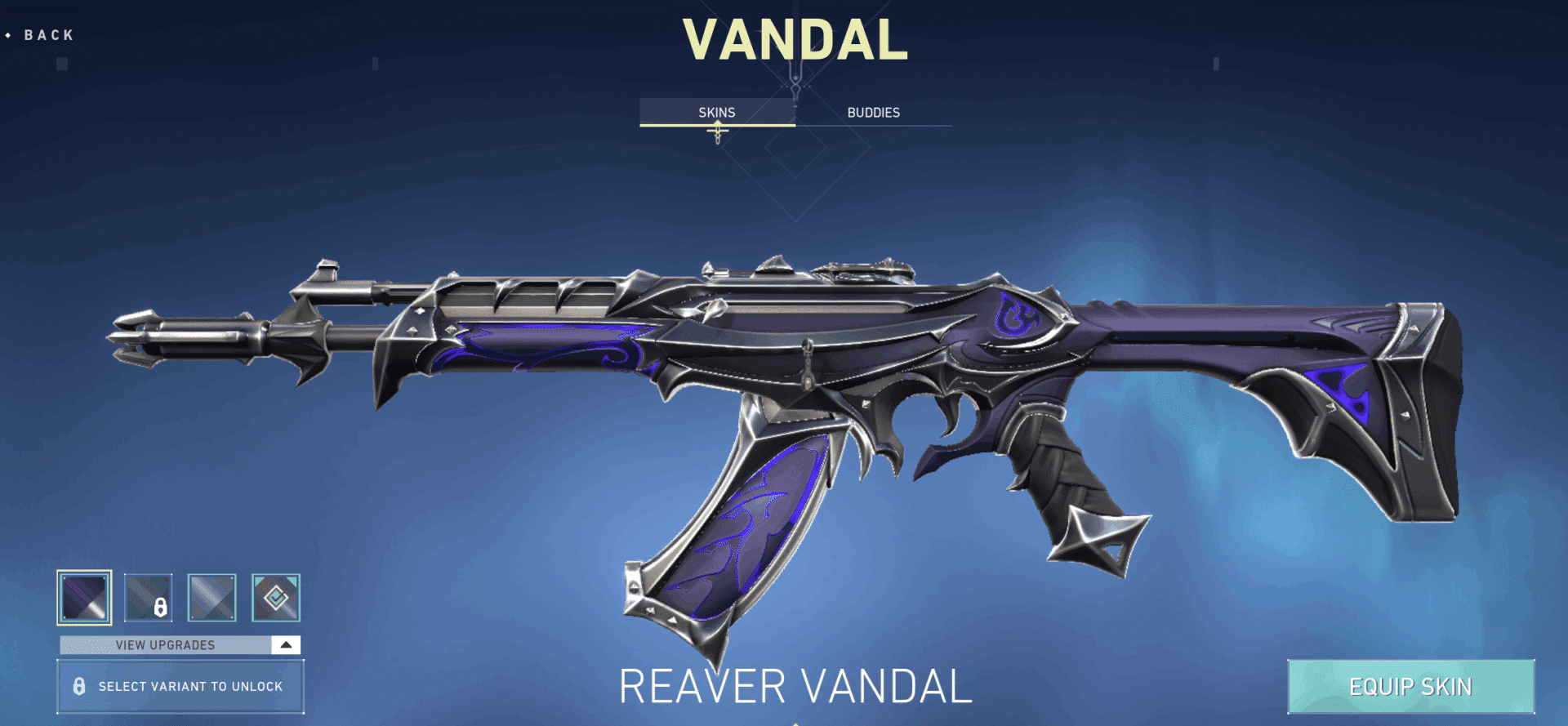This screenshot has width=1568, height=726.
Task: Click the equipped variant showing a checkmark icon
Action: point(276,598)
